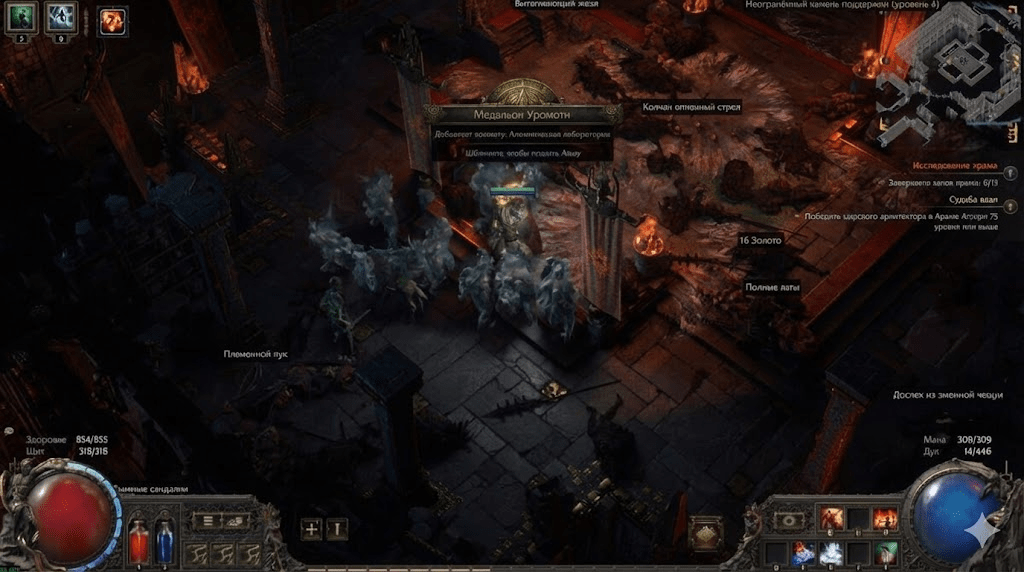Select the green buff icon
The image size is (1024, 572).
coord(22,17)
